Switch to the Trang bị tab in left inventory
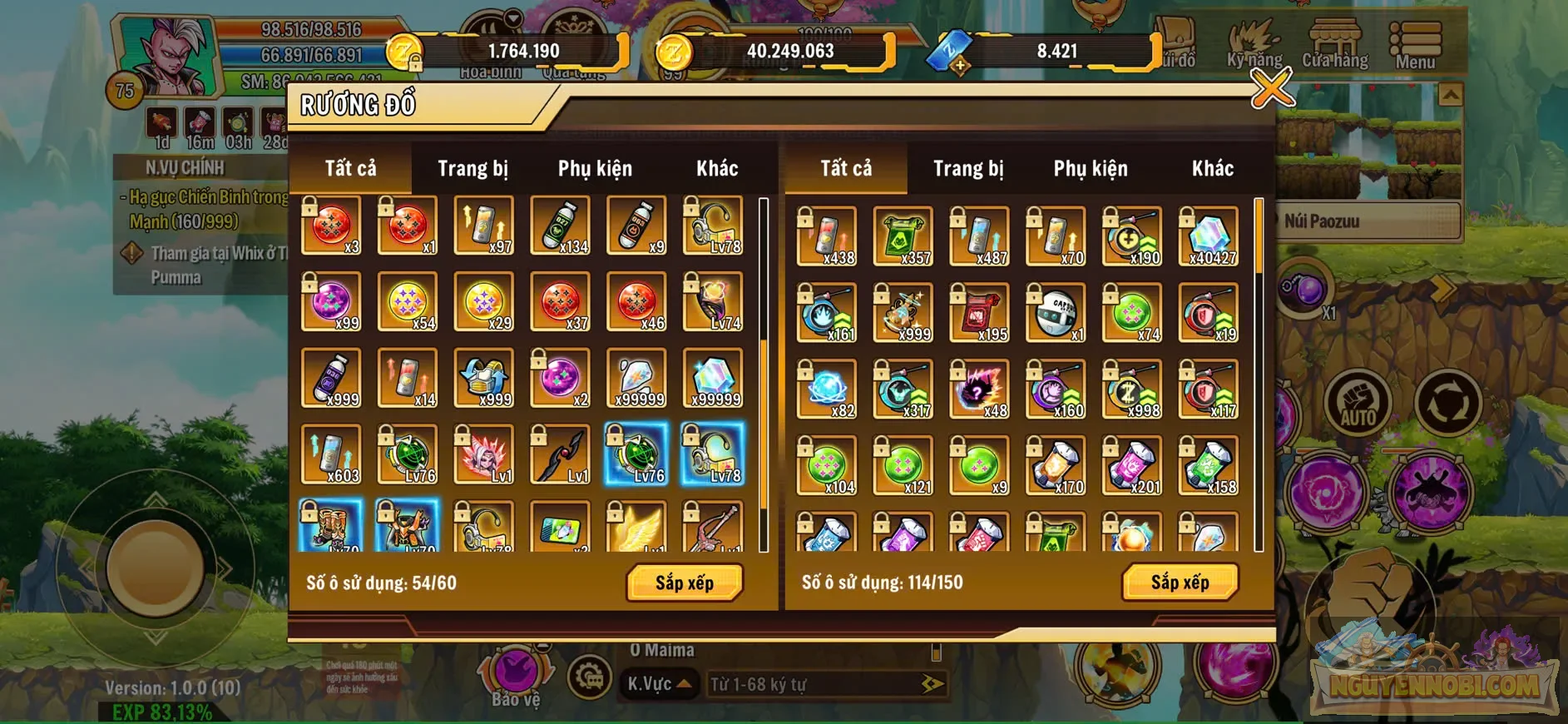Image resolution: width=1568 pixels, height=724 pixels. click(x=472, y=168)
